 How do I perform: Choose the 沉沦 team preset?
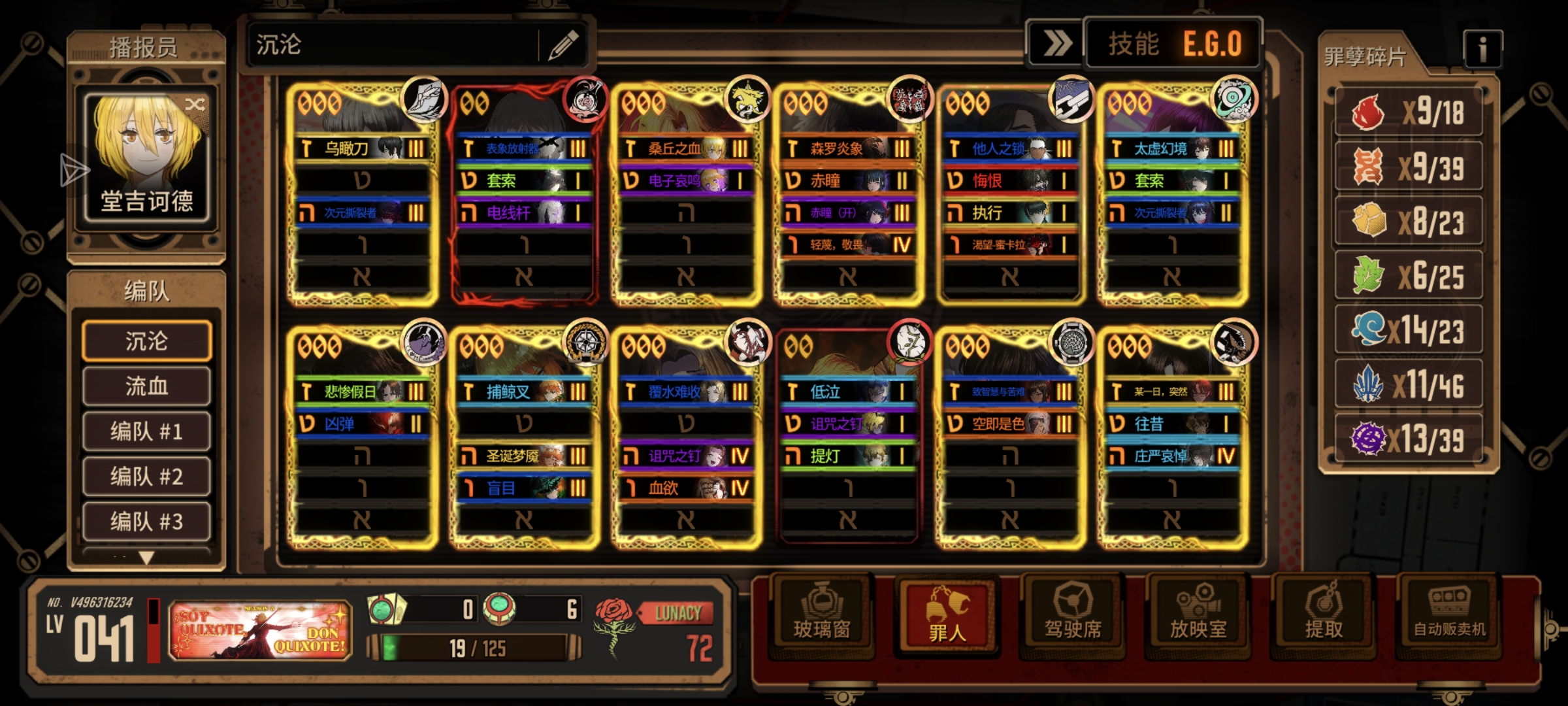(x=146, y=341)
